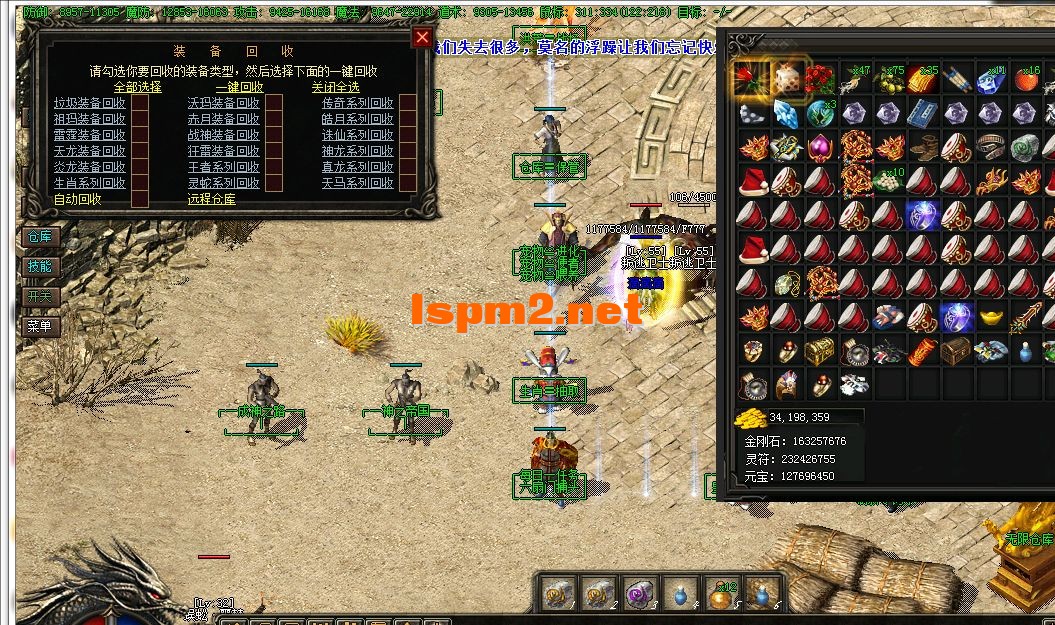Open the 远程仓库 remote warehouse link
The width and height of the screenshot is (1055, 625).
coord(212,199)
